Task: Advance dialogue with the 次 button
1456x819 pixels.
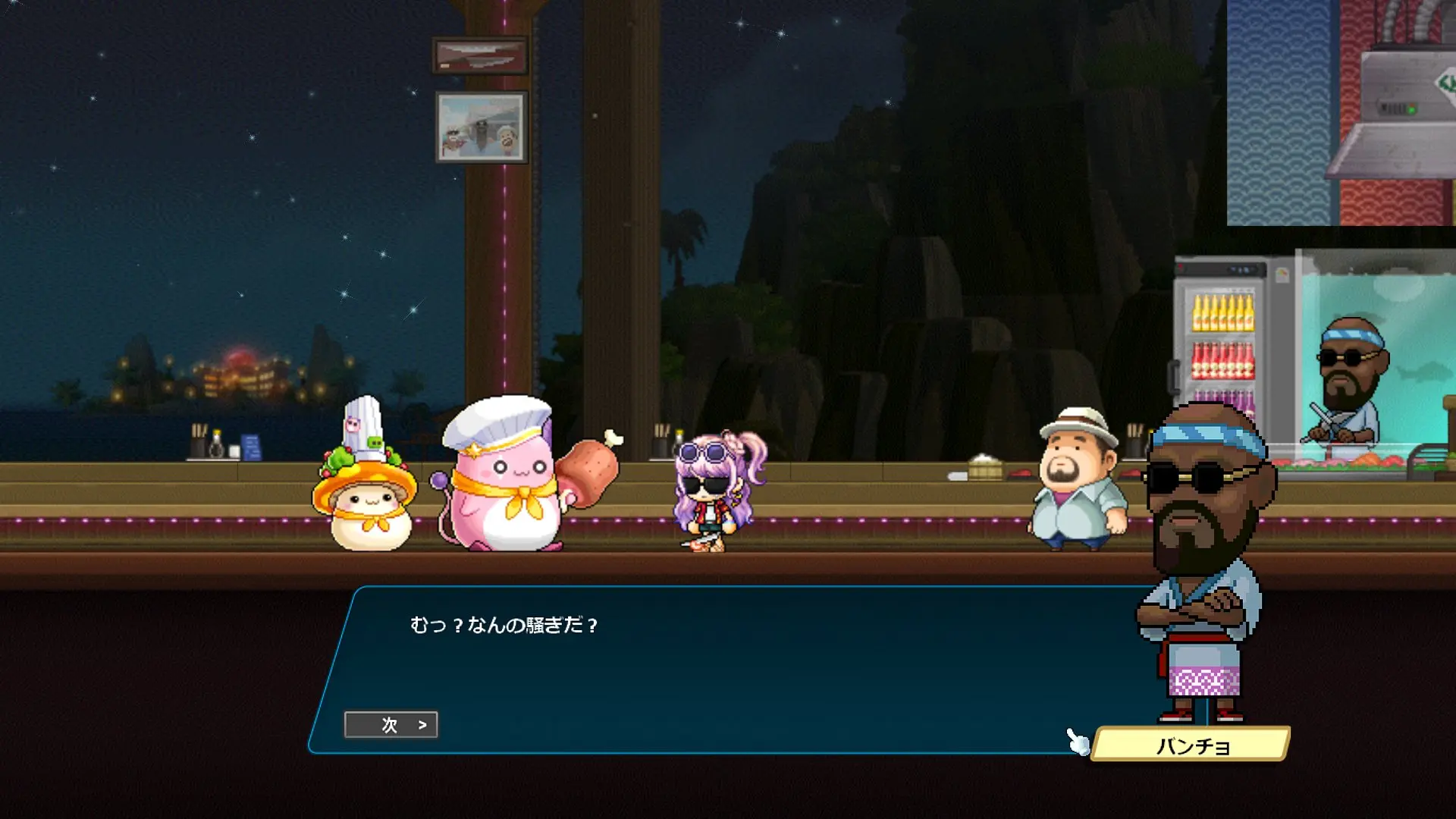Action: pos(391,725)
